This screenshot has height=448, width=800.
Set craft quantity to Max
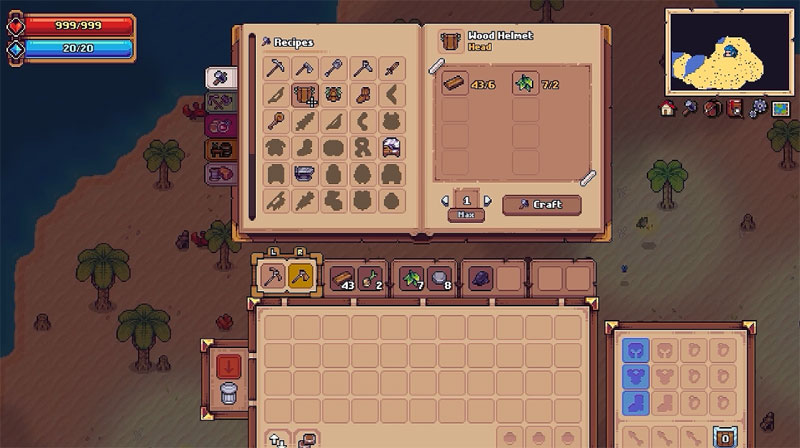coord(466,215)
